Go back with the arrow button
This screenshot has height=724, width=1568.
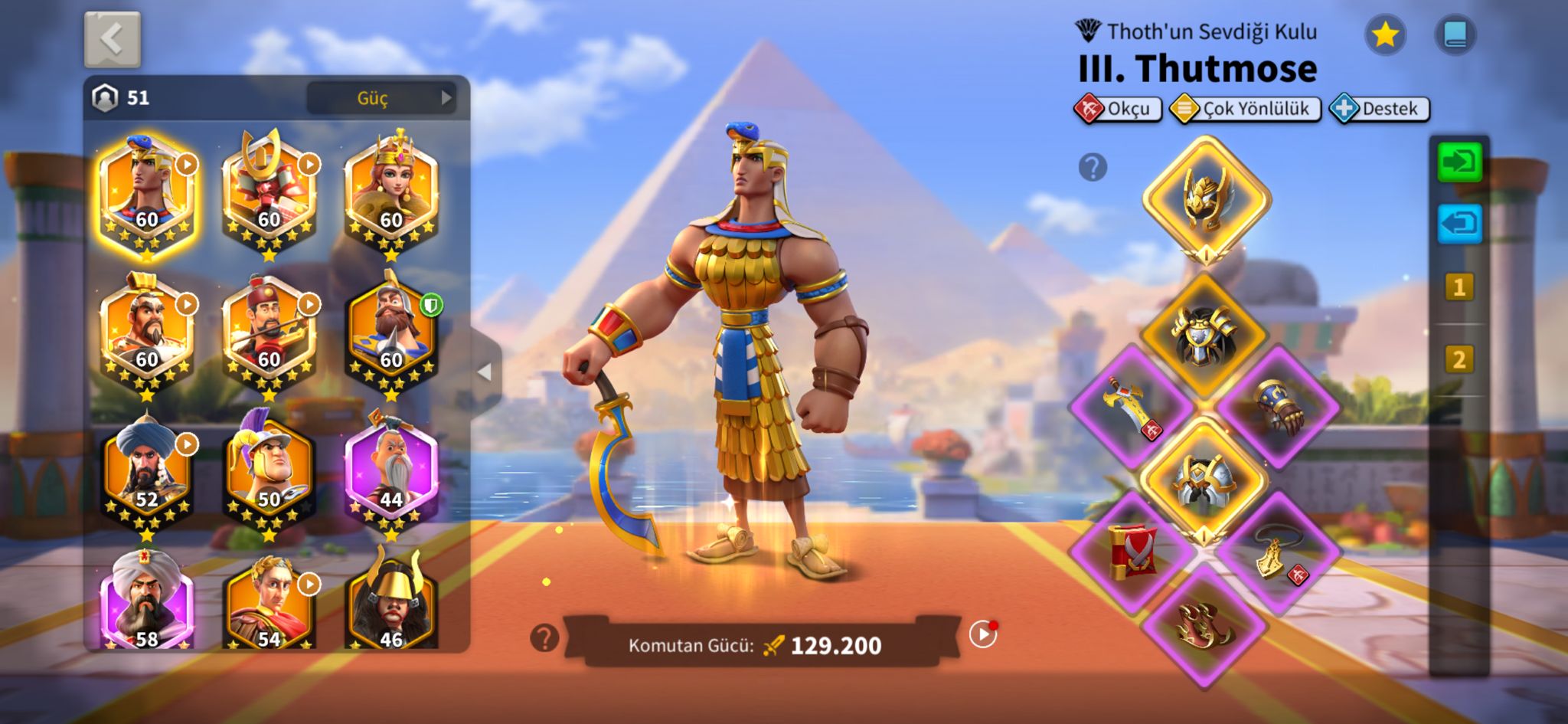[112, 40]
